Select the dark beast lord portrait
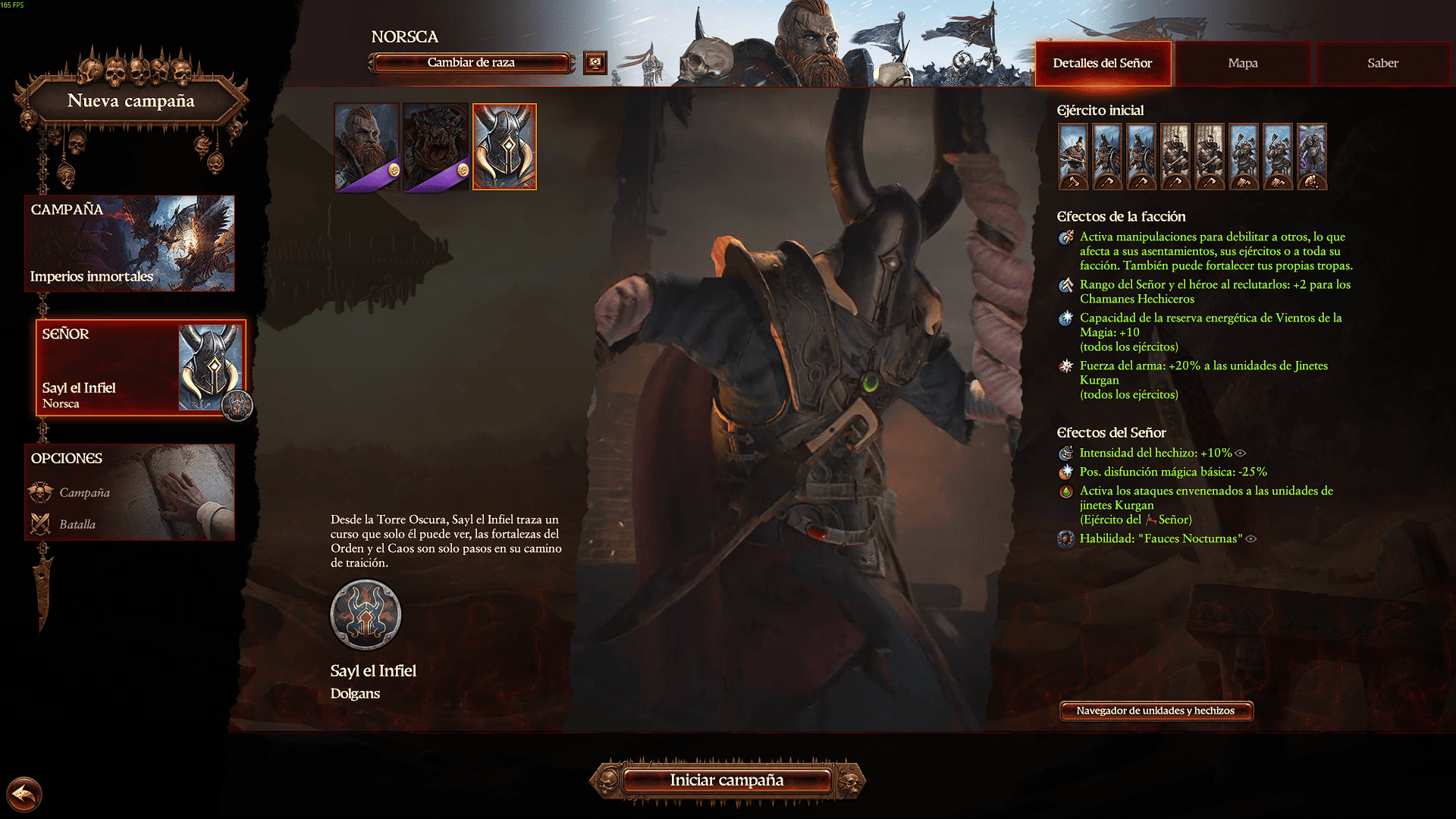 pos(435,146)
